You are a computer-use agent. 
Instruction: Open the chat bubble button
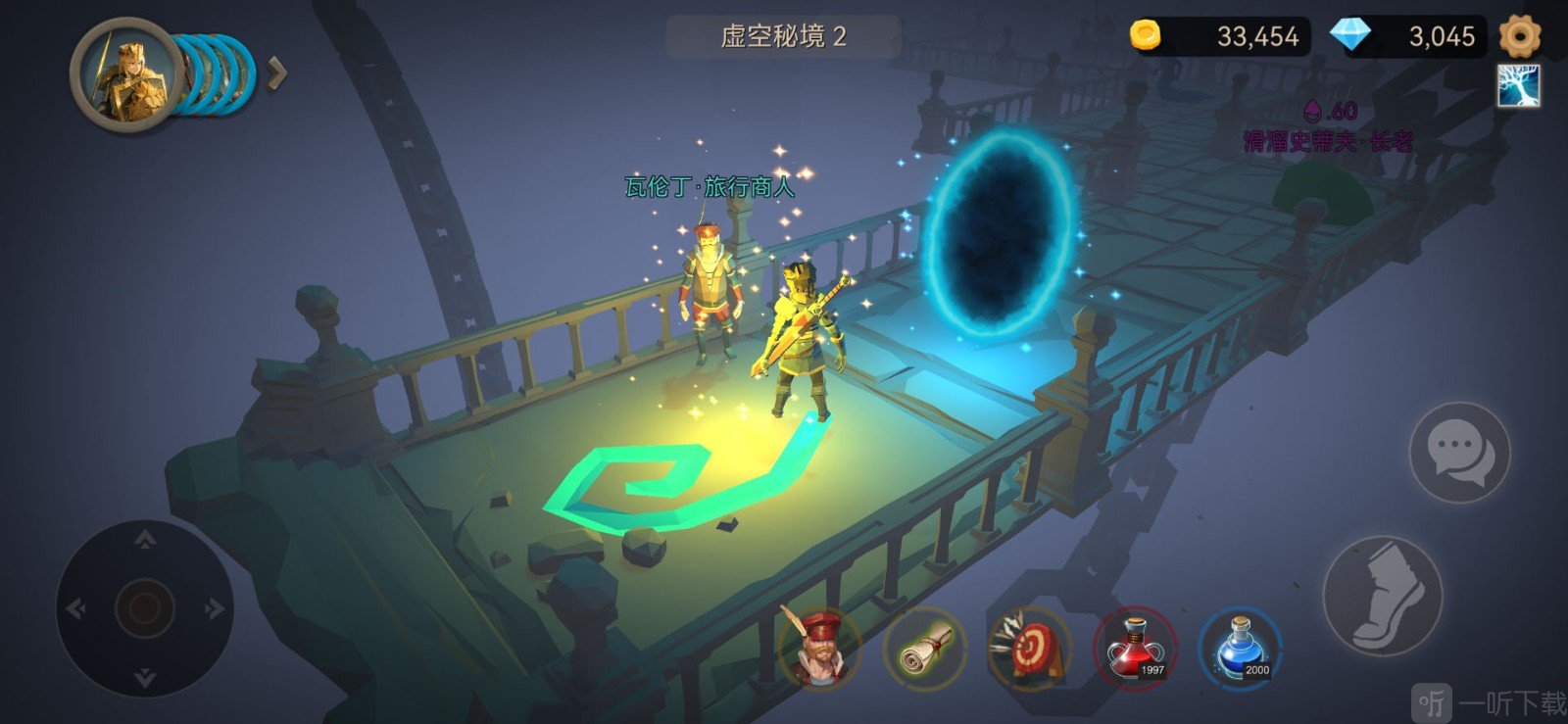pos(1459,453)
